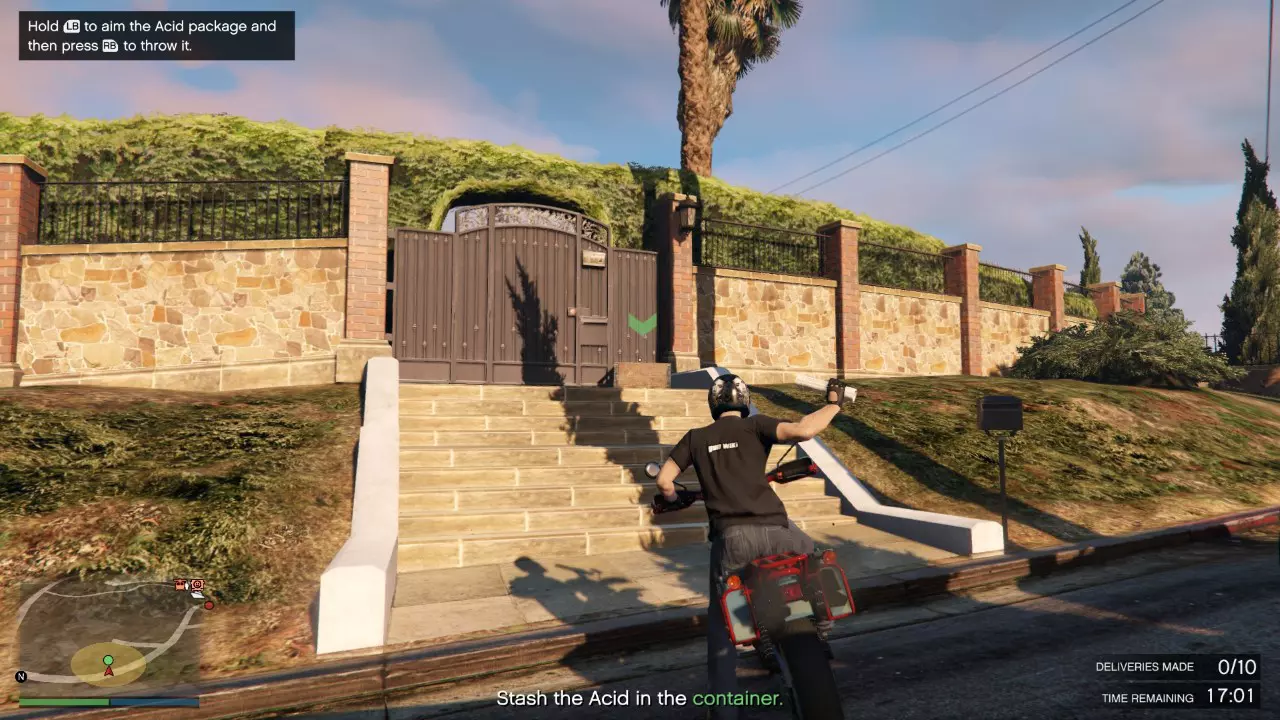1280x720 pixels.
Task: Select the tutorial instruction box top left
Action: [x=156, y=35]
